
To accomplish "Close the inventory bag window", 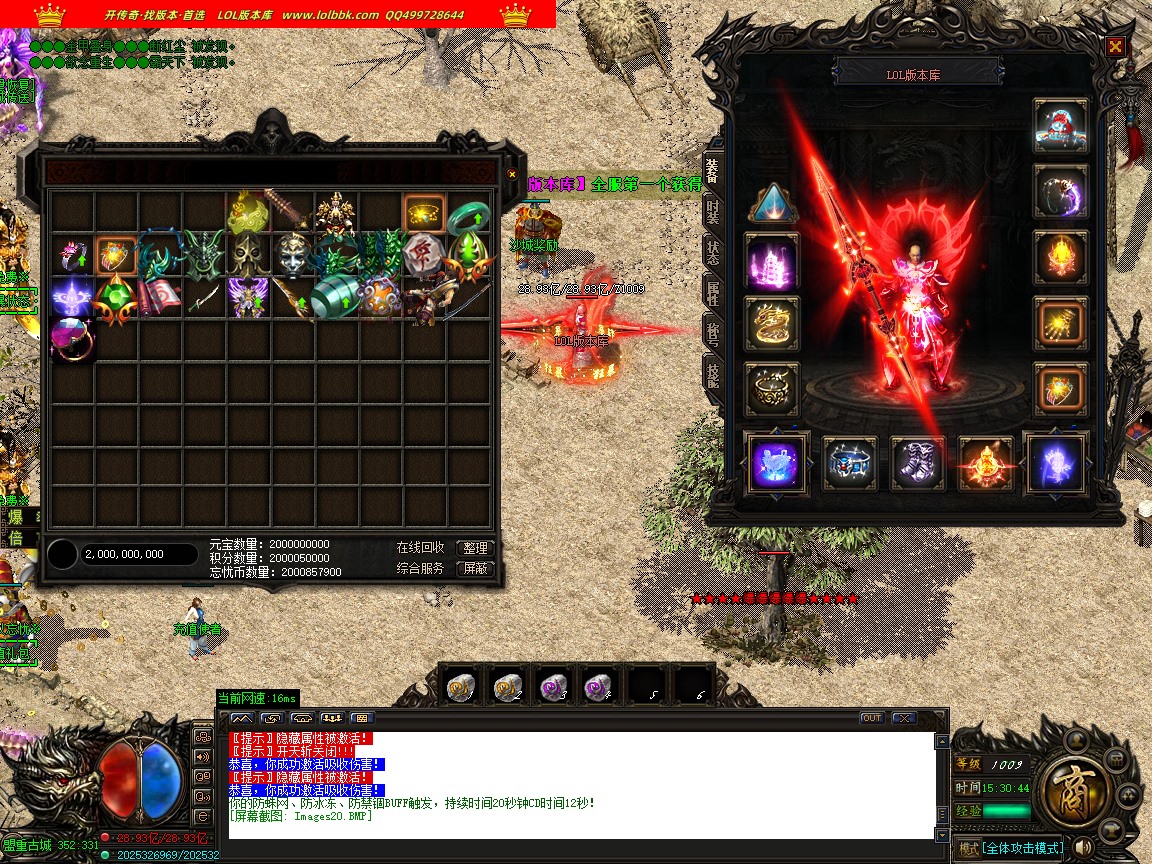I will point(512,174).
